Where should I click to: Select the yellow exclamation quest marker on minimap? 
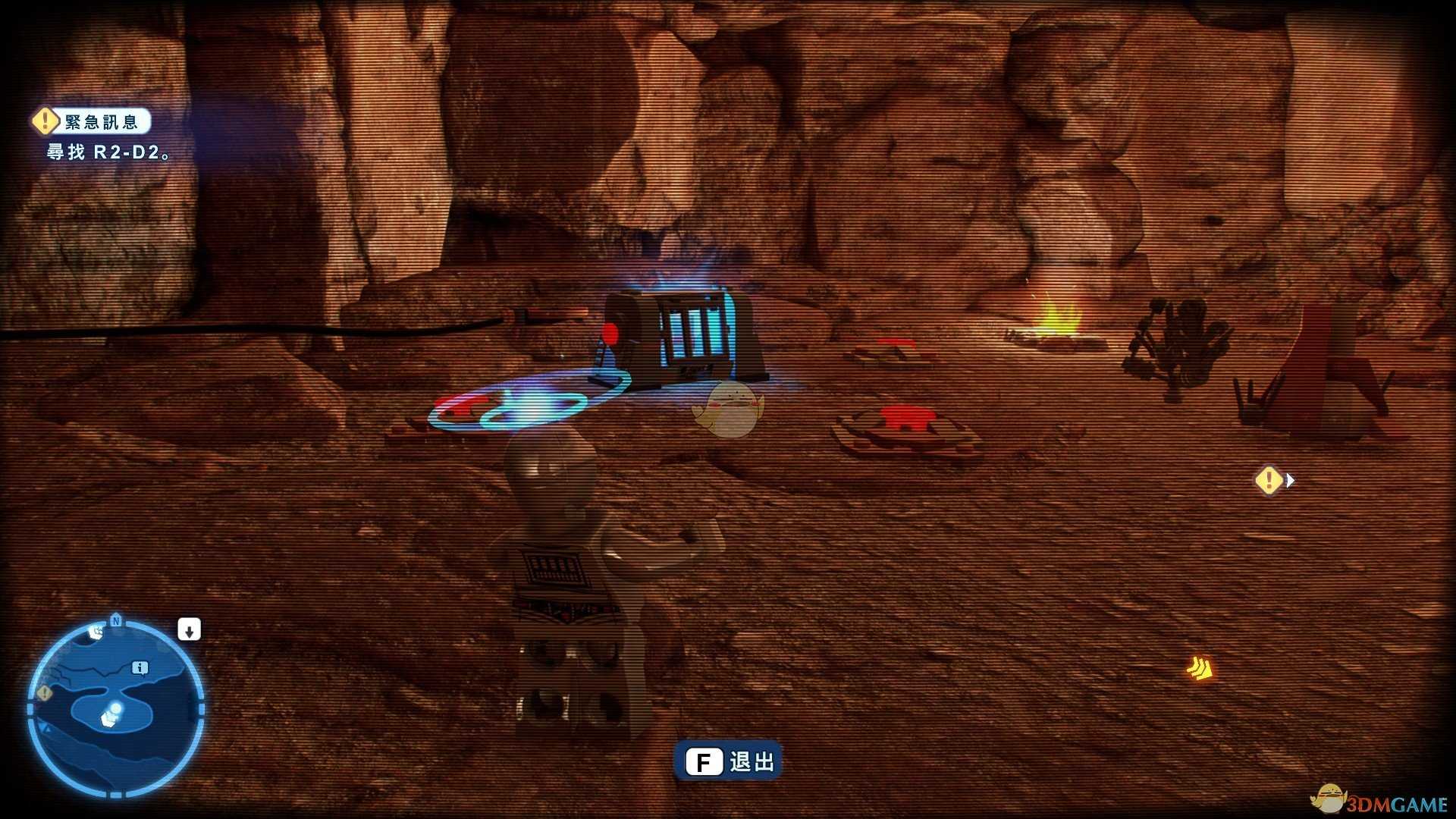coord(45,692)
